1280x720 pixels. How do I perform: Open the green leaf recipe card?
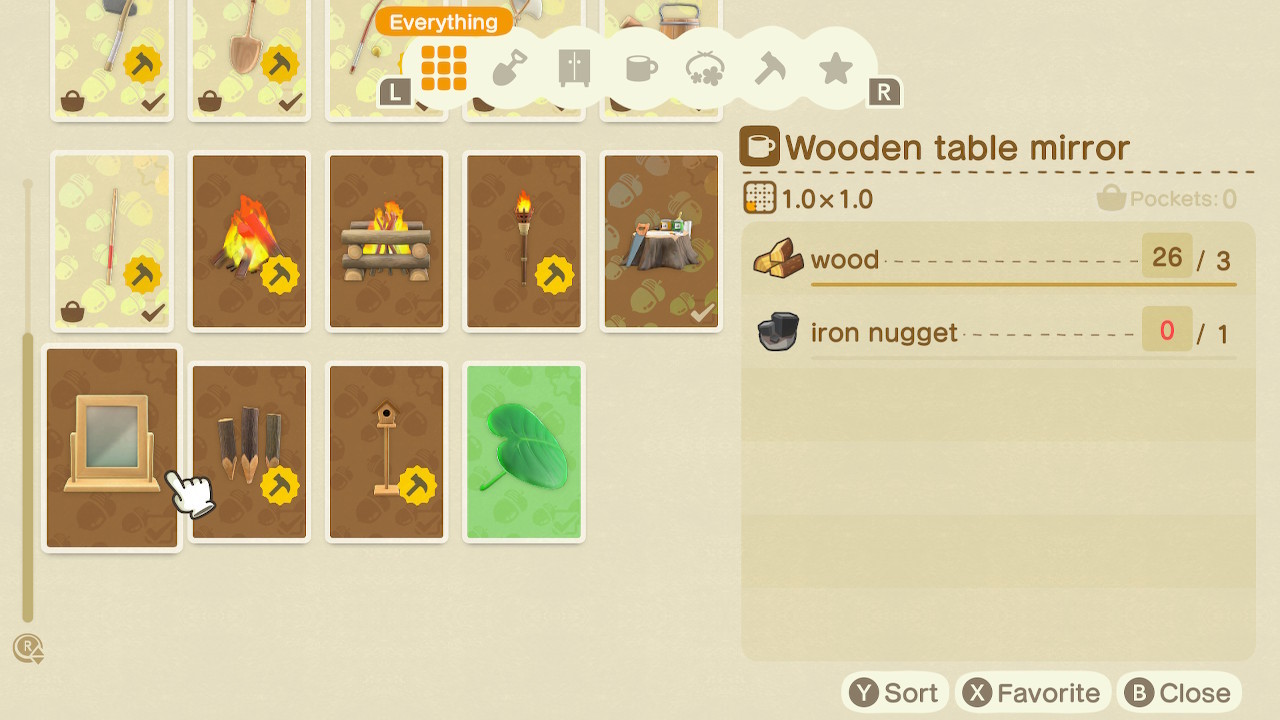(523, 451)
